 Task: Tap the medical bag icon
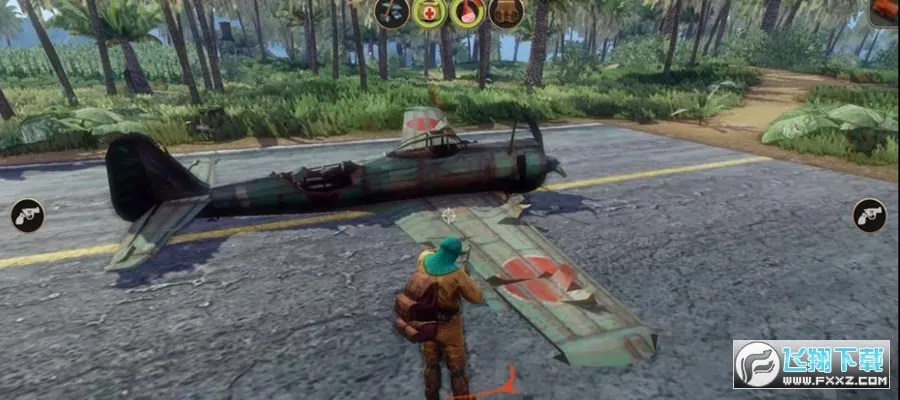(x=429, y=12)
